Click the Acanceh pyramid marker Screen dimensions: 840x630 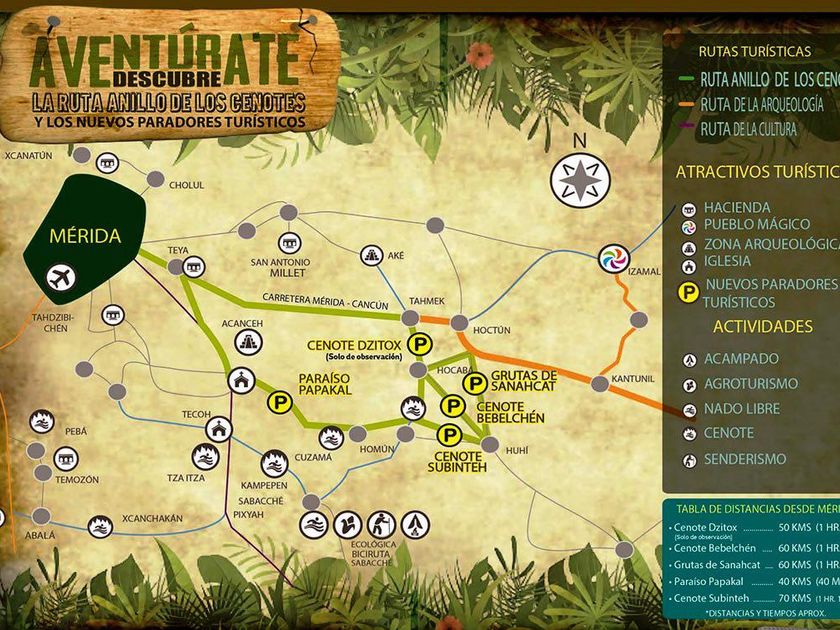coord(246,342)
